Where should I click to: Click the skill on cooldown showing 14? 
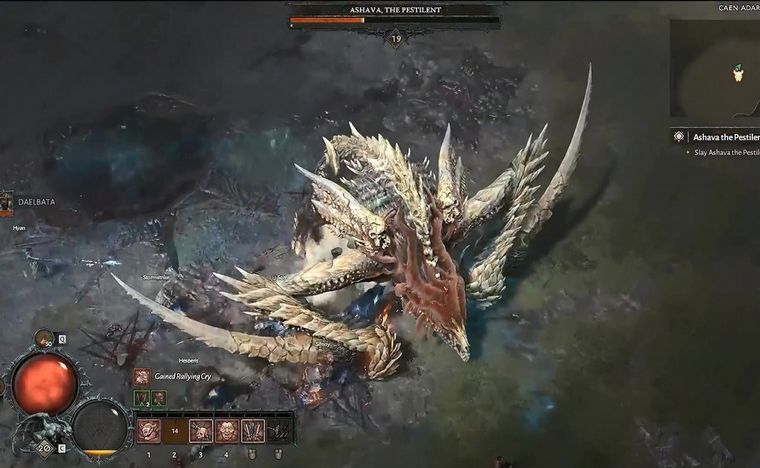(x=175, y=430)
